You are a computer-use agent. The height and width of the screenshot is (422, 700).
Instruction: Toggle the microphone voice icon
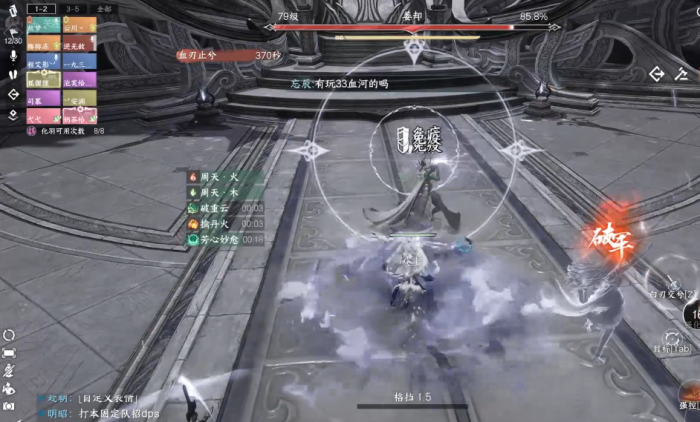tap(13, 56)
